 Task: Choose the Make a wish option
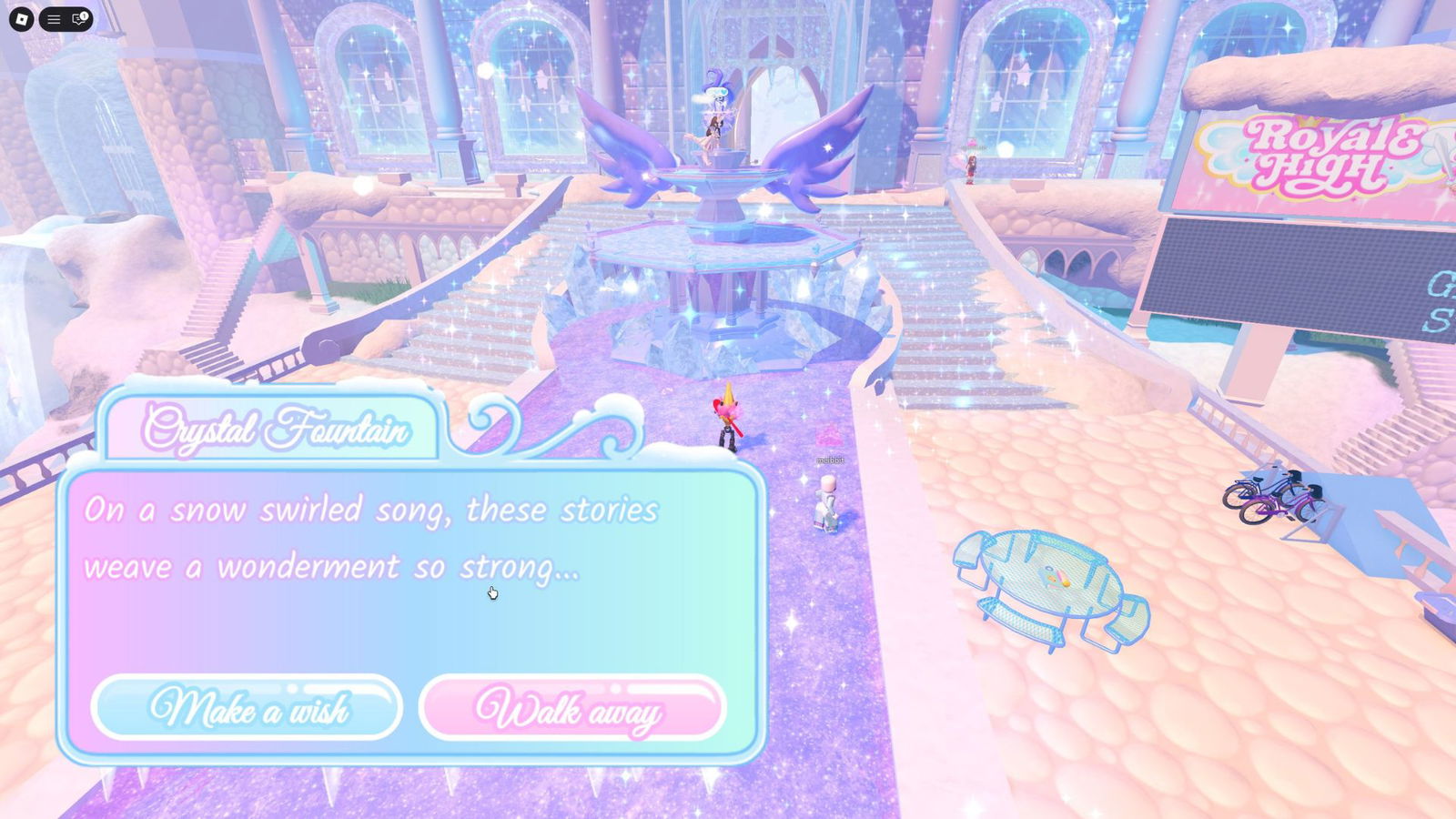tap(247, 708)
